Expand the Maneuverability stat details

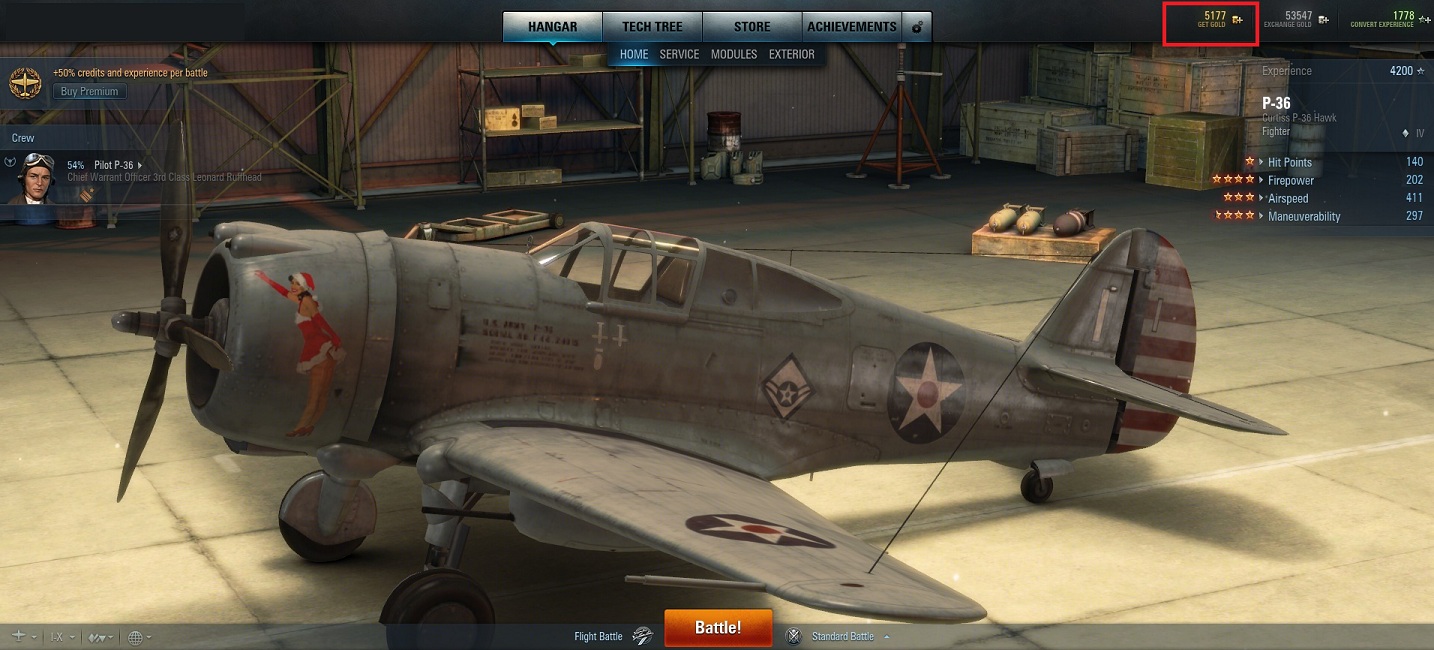1303,216
